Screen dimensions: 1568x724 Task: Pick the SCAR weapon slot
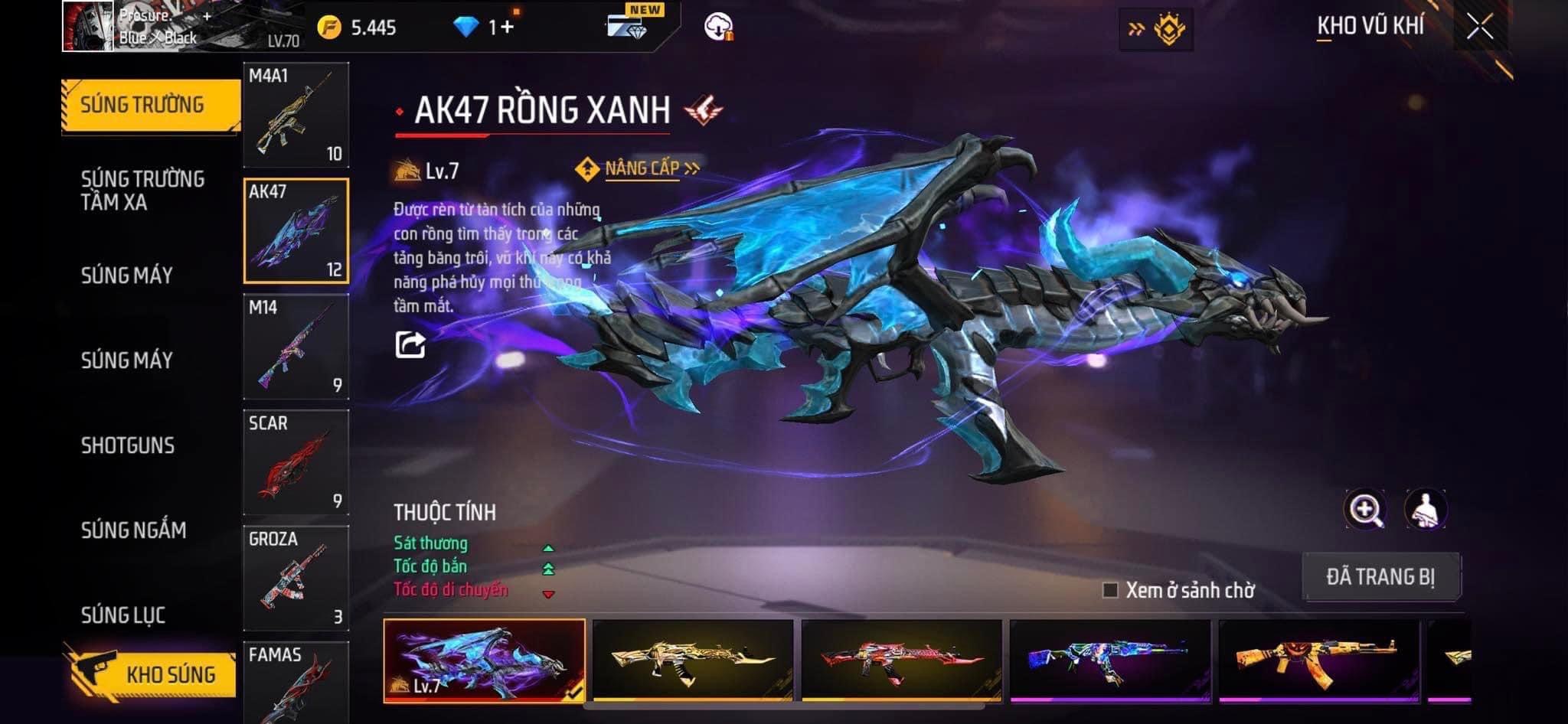296,462
